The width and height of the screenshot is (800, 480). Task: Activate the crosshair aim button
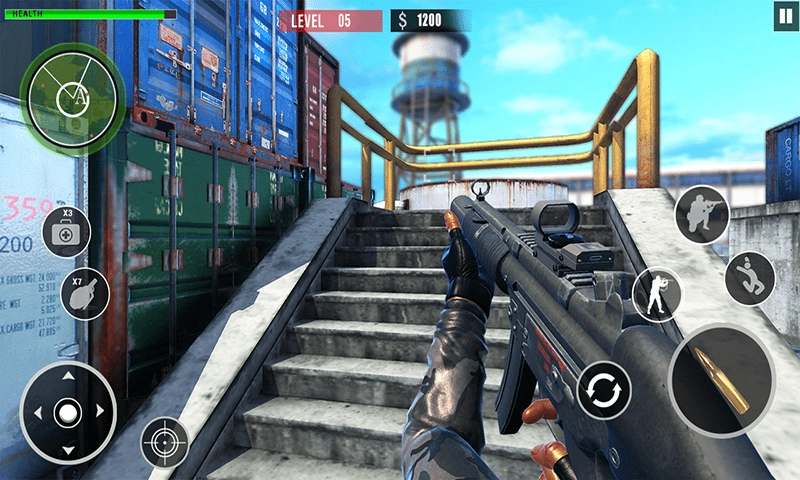point(164,441)
